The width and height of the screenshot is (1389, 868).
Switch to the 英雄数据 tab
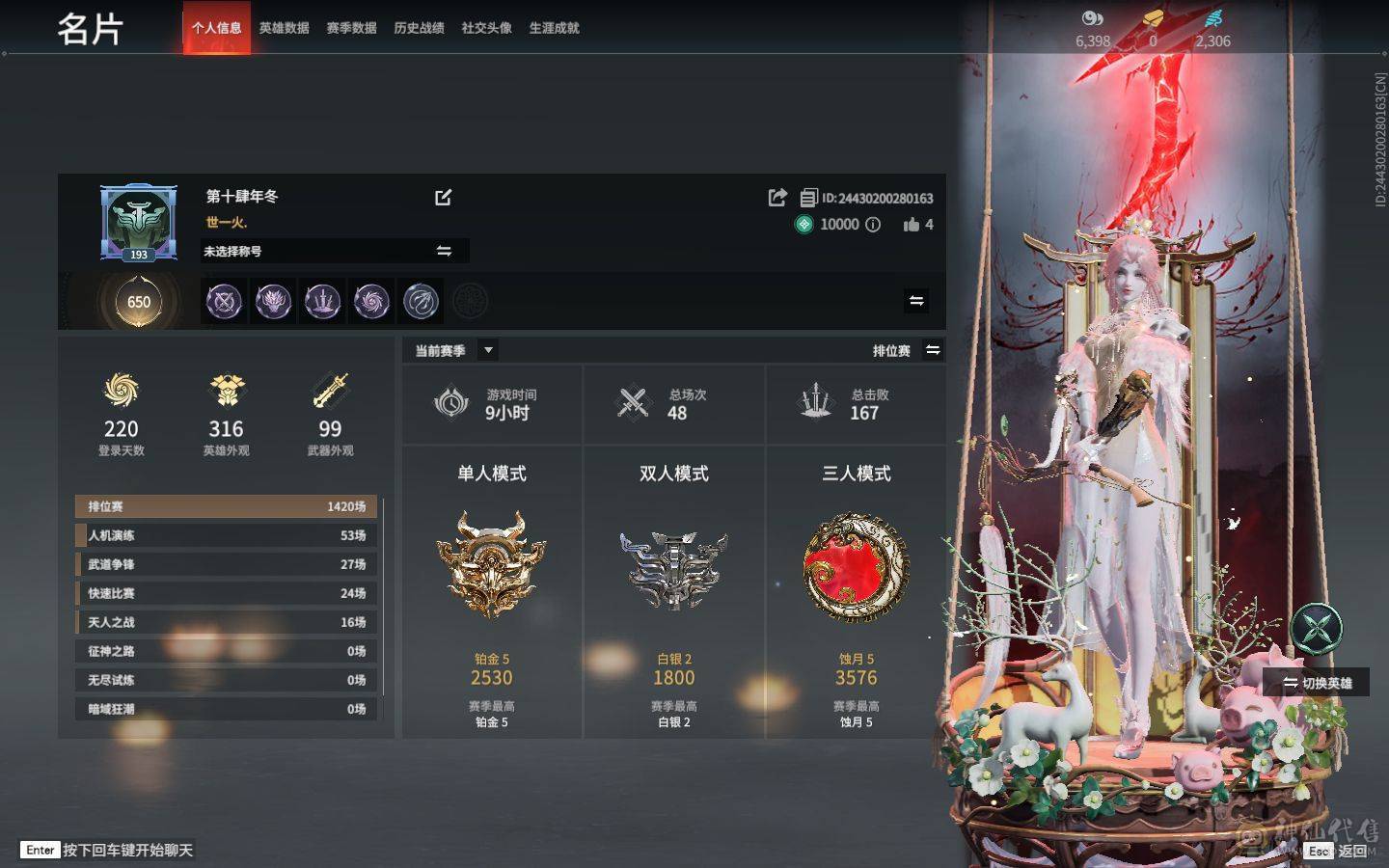coord(284,28)
